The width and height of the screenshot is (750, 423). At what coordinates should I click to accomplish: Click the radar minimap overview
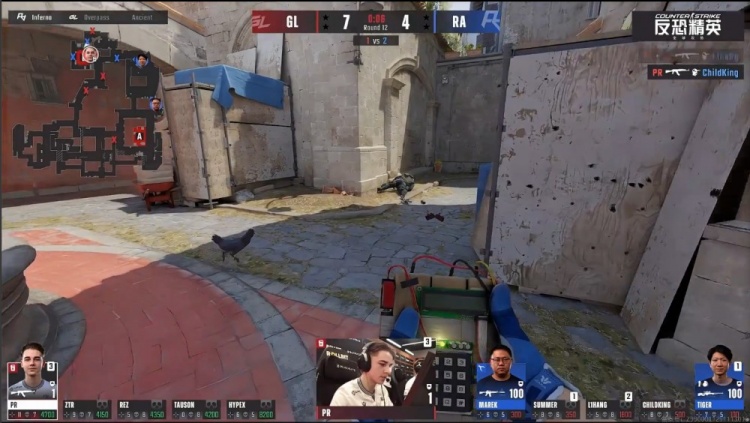pos(88,110)
